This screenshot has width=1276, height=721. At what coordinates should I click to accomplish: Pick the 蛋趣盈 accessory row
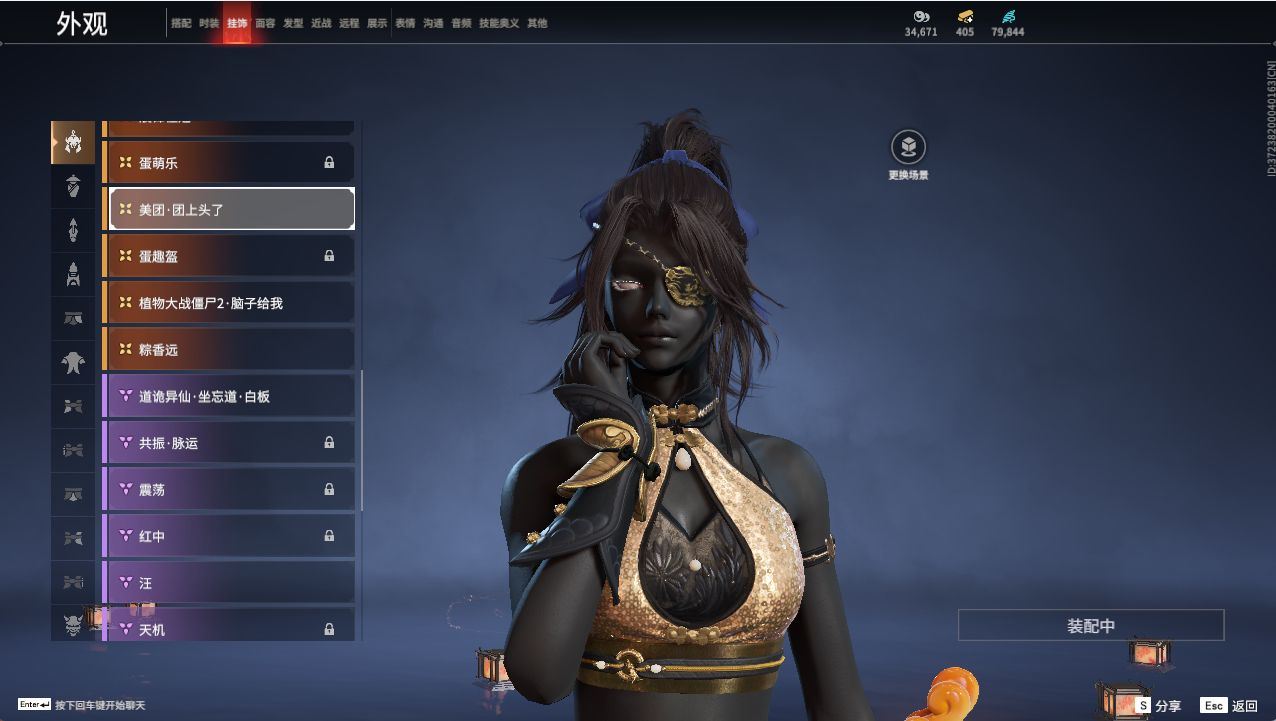229,256
